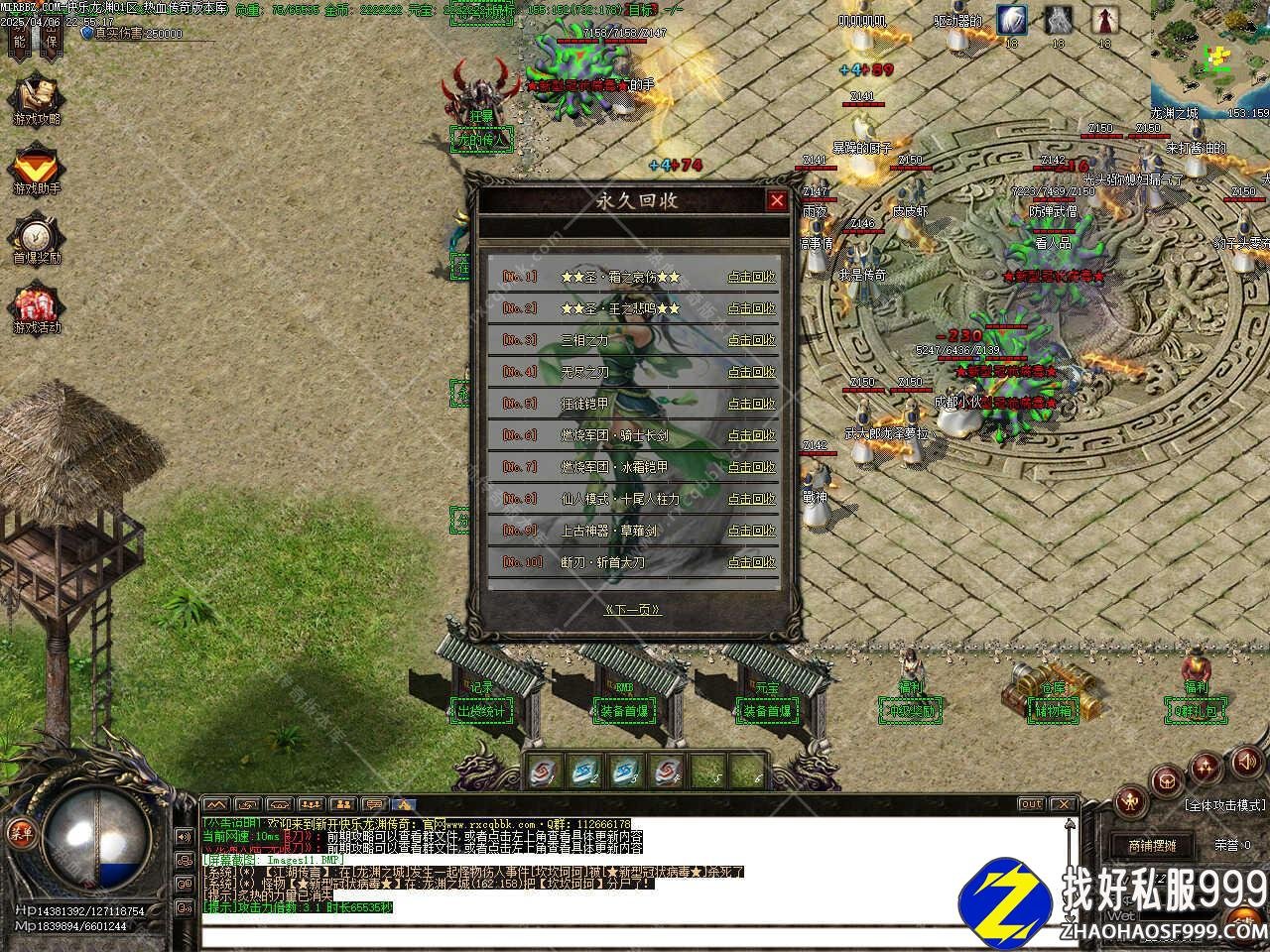
Task: Open the 首爆奖励 first-drop rewards icon
Action: click(37, 236)
